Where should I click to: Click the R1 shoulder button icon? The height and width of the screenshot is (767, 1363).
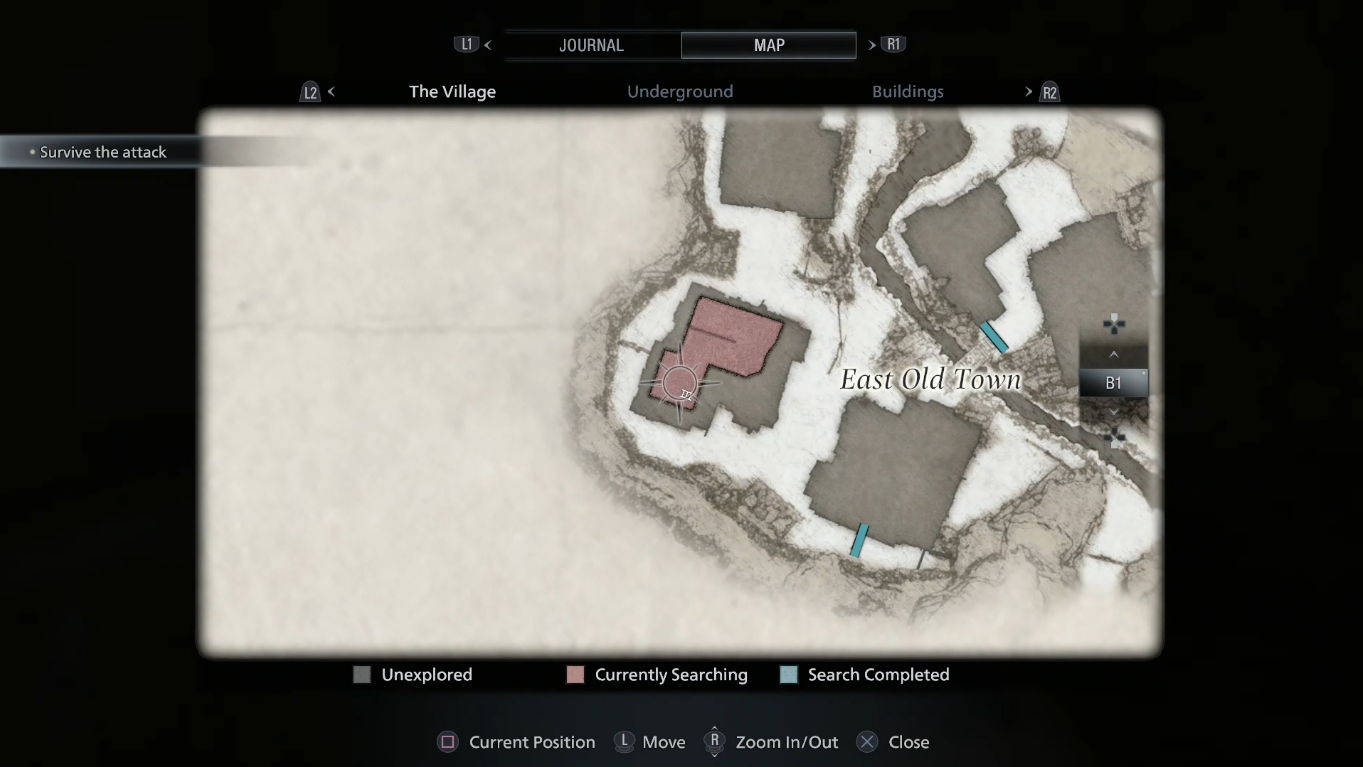893,44
